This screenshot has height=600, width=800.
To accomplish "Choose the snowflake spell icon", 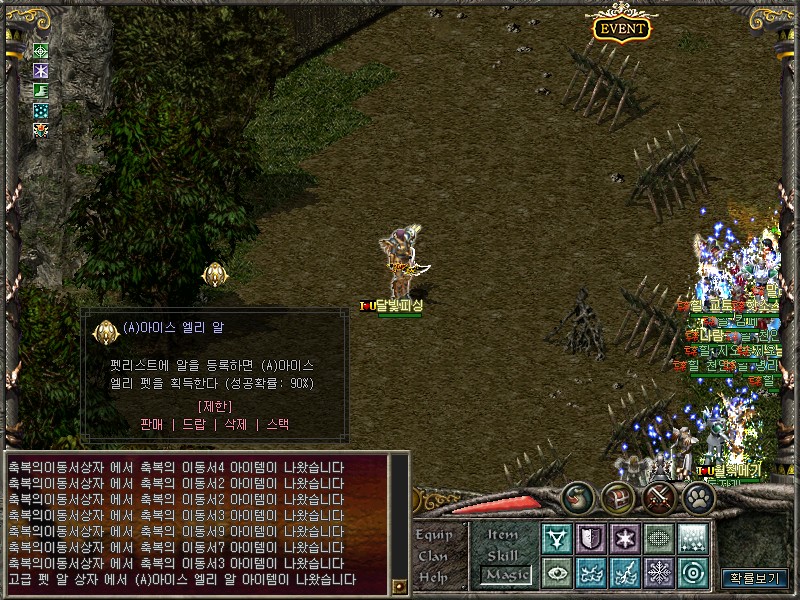I will coord(659,573).
